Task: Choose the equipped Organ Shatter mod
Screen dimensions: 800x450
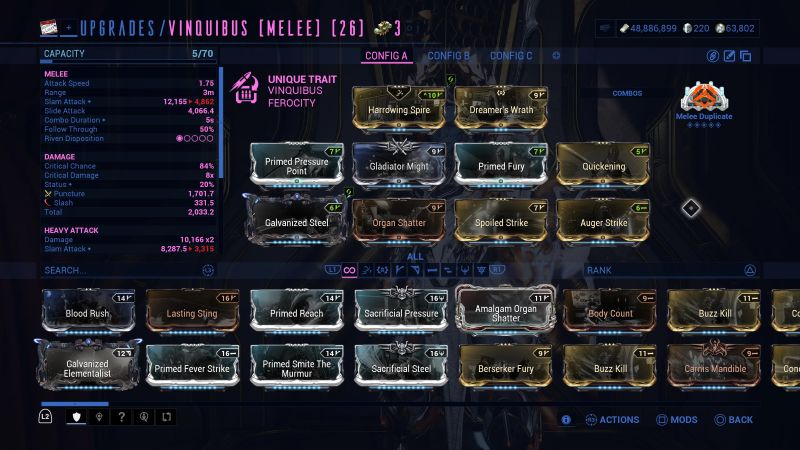Action: tap(399, 220)
